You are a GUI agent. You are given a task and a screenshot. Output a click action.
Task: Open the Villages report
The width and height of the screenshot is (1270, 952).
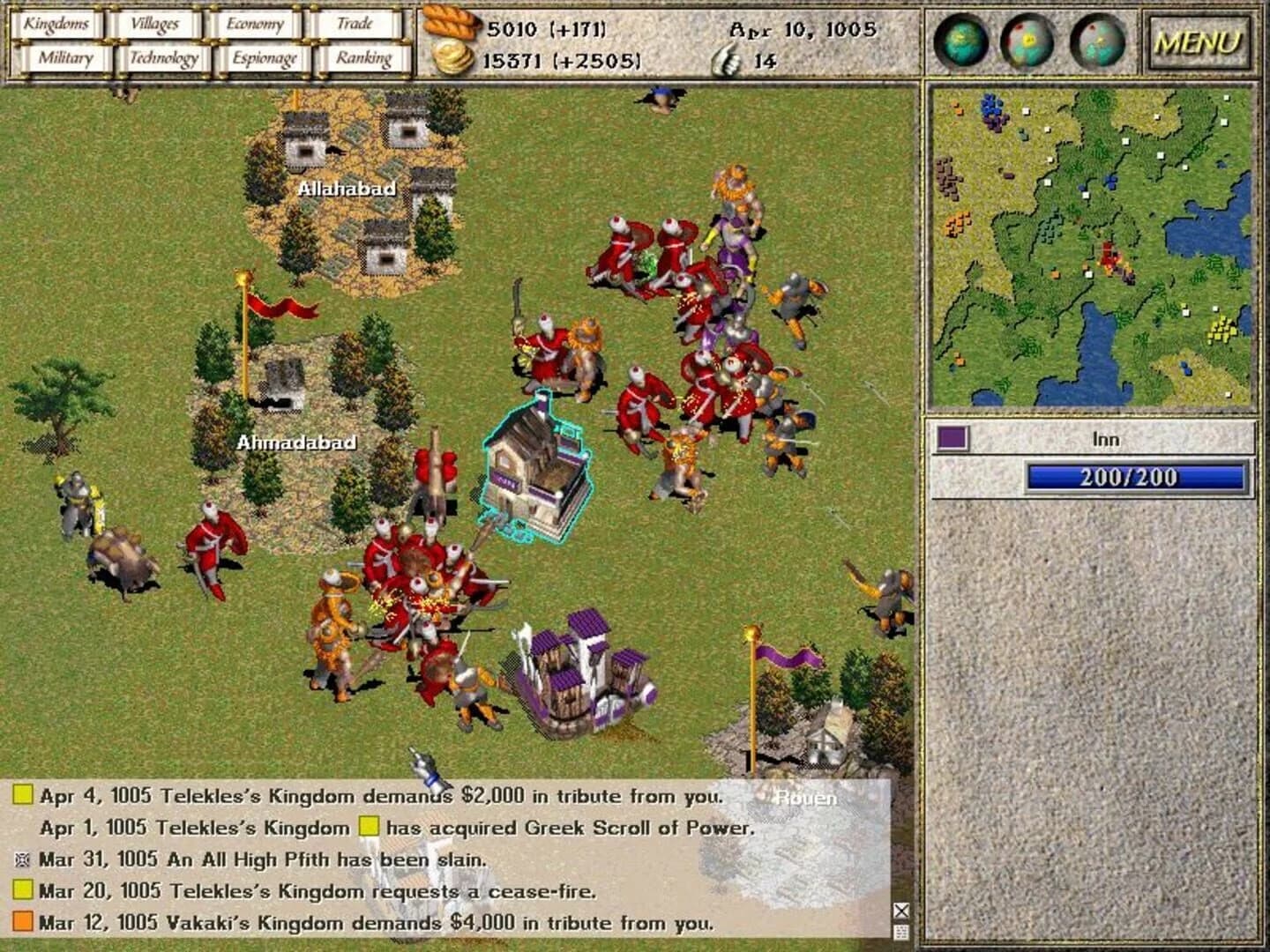pos(154,24)
